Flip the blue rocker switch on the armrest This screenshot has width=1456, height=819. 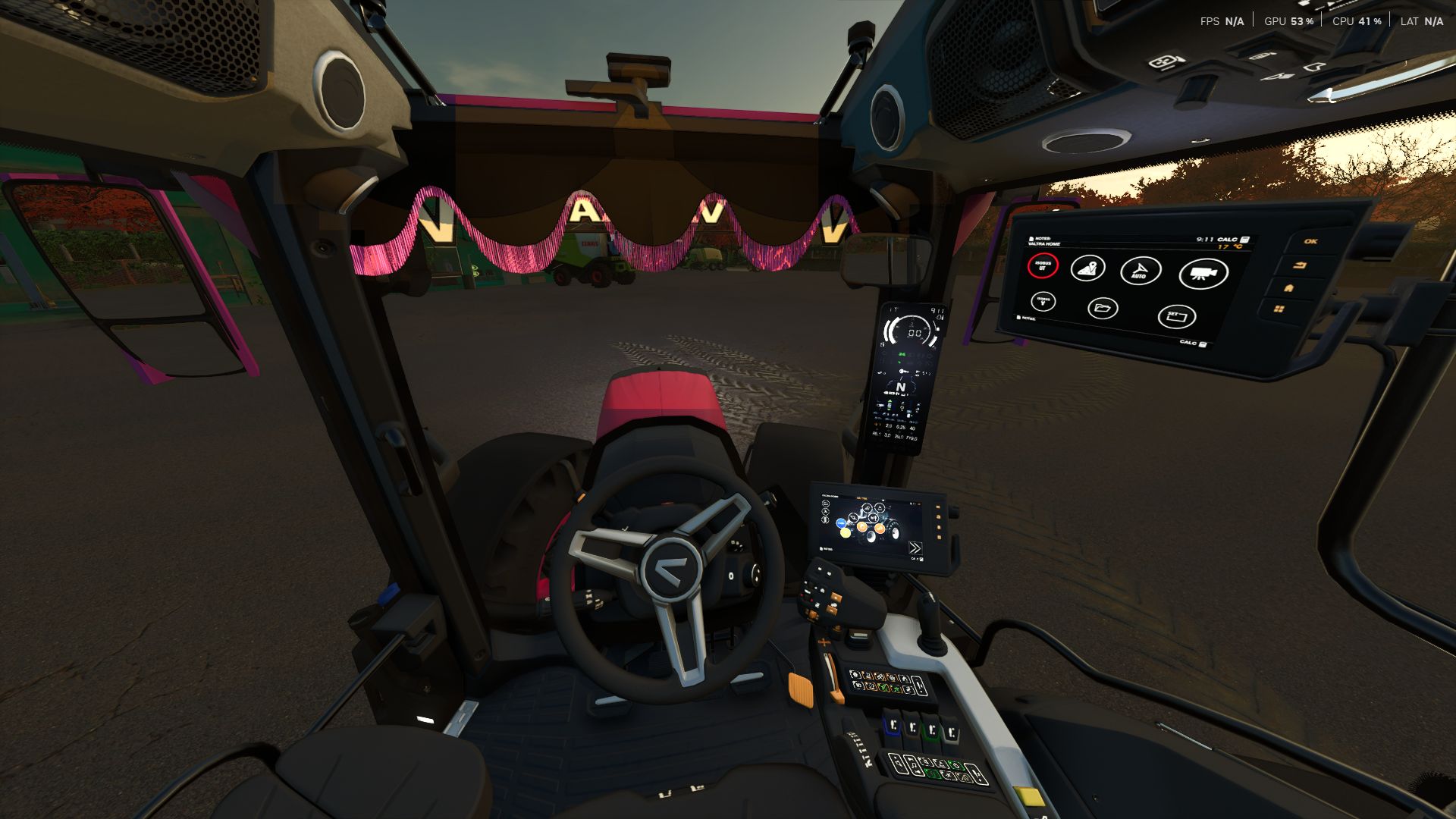[893, 725]
